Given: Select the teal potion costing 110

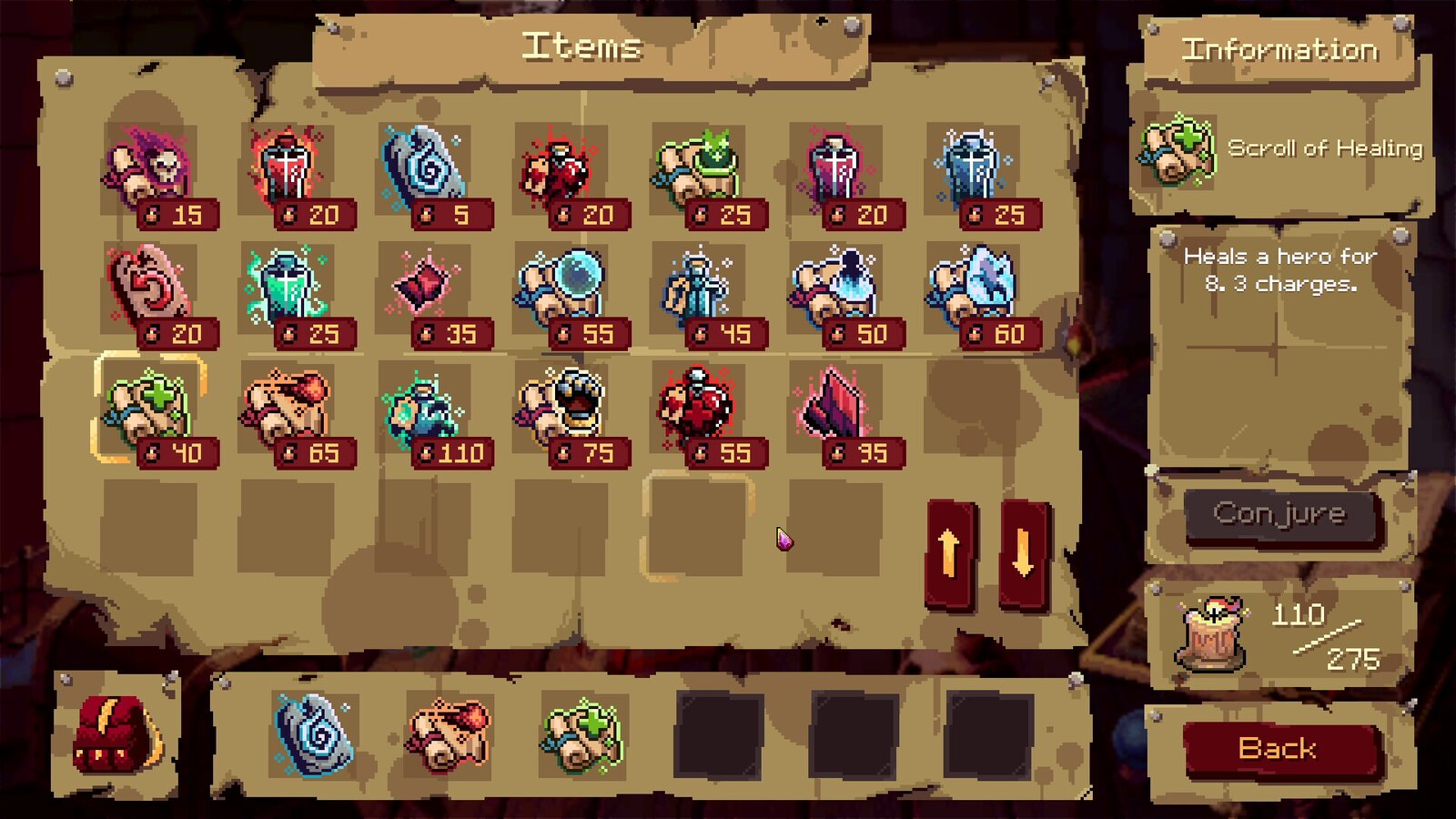Looking at the screenshot, I should pos(423,408).
